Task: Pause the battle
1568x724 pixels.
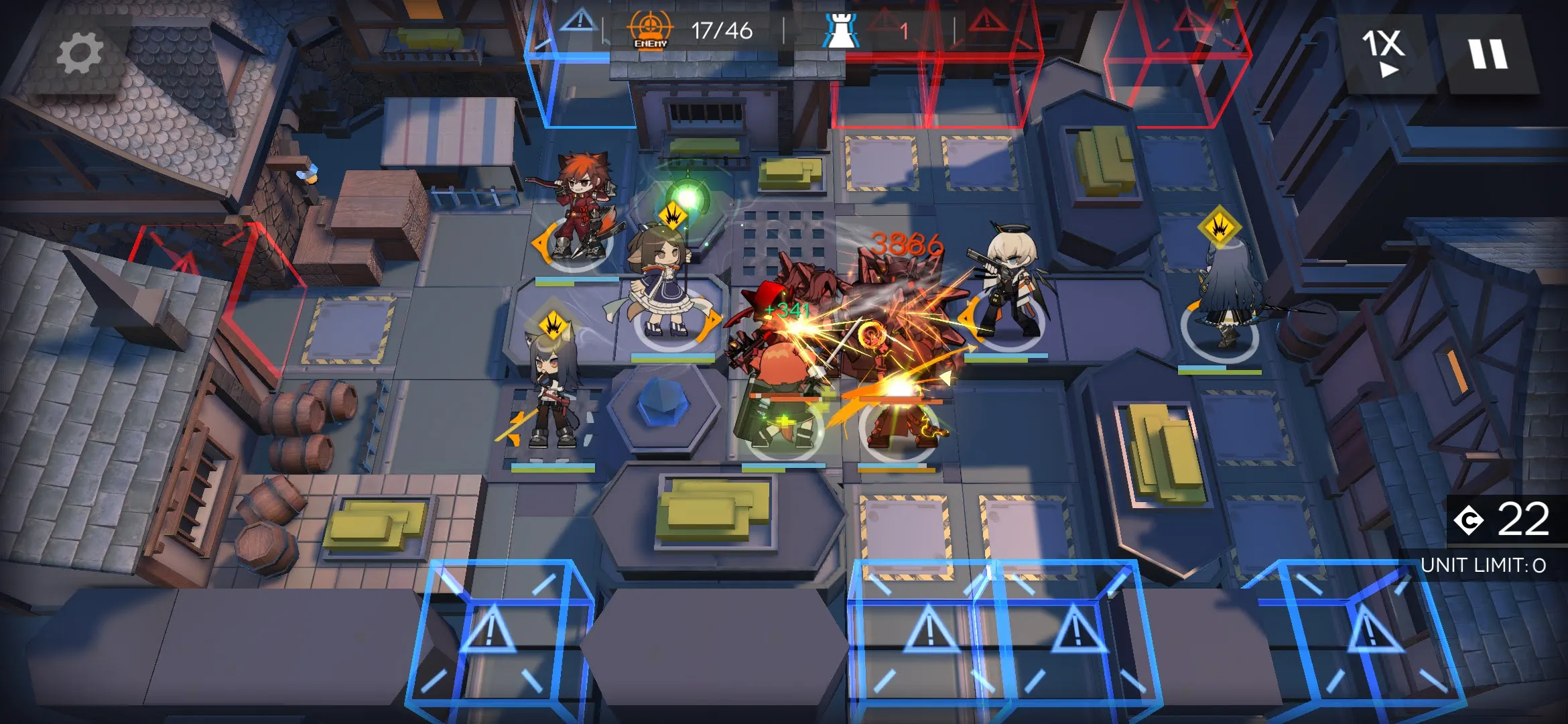Action: pos(1488,54)
